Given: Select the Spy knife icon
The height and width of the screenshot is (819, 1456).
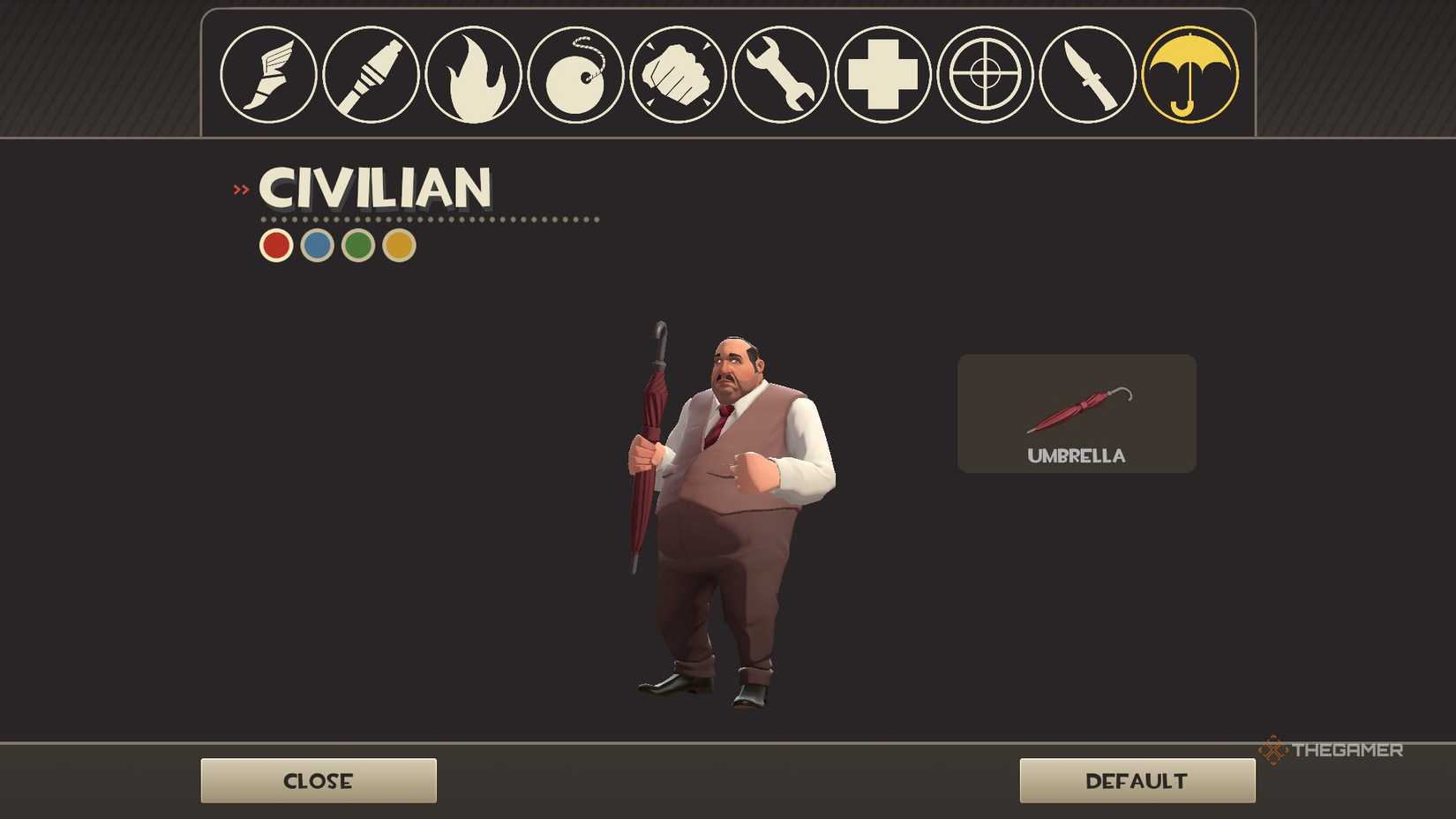Looking at the screenshot, I should click(x=1088, y=75).
